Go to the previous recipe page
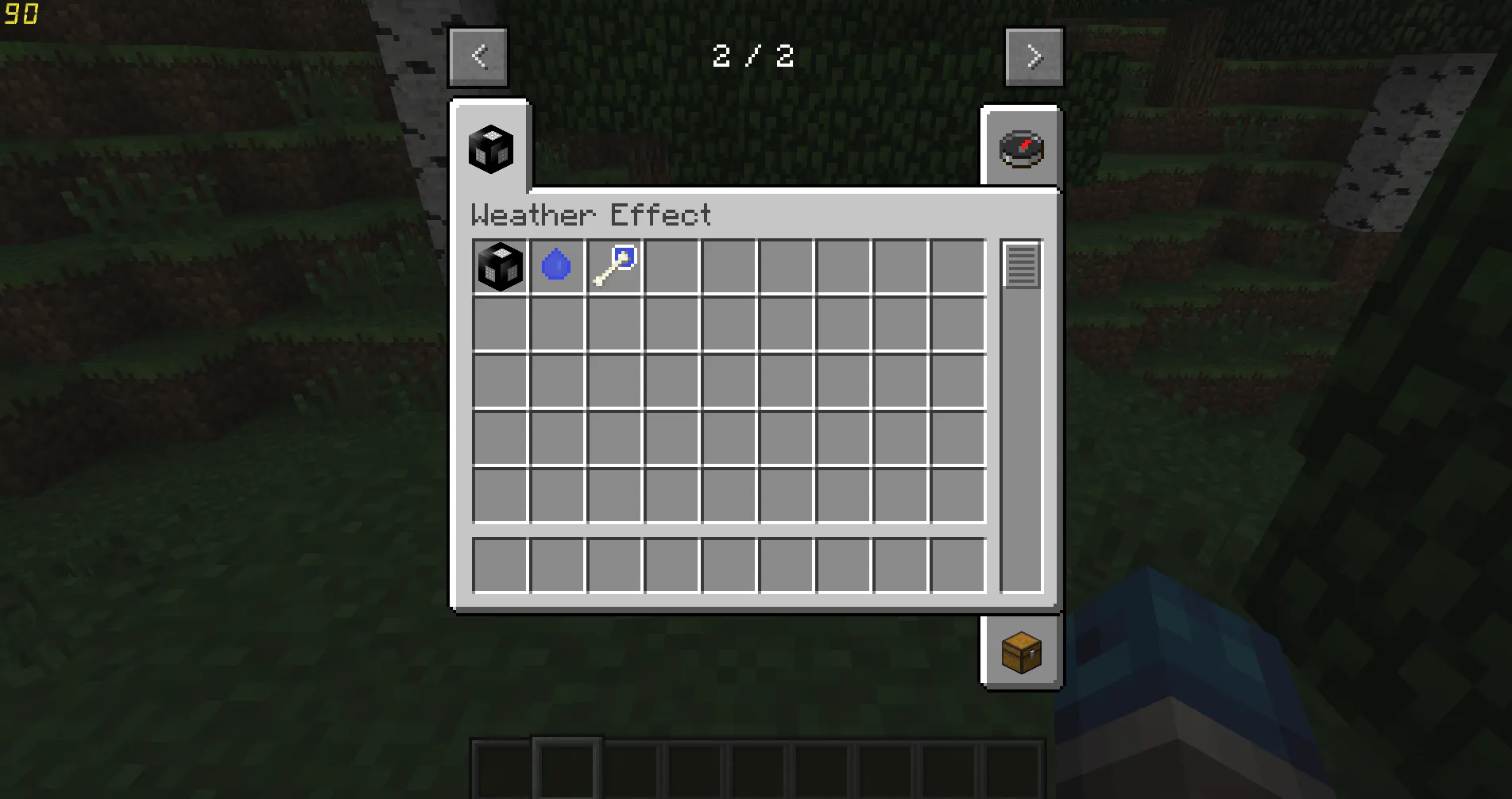The width and height of the screenshot is (1512, 799). tap(478, 56)
